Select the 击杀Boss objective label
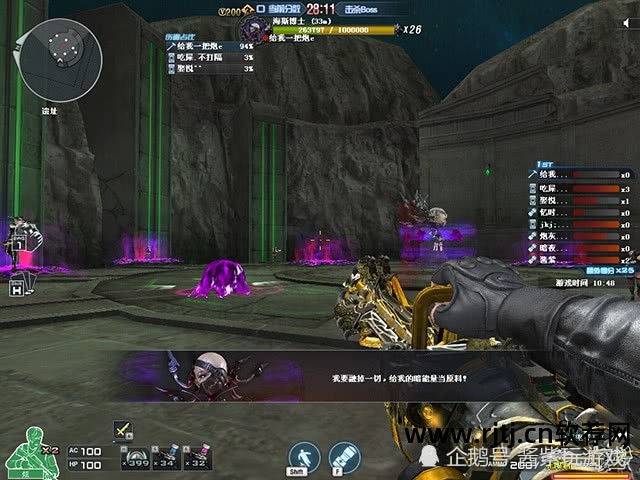The image size is (640, 480). click(x=365, y=8)
